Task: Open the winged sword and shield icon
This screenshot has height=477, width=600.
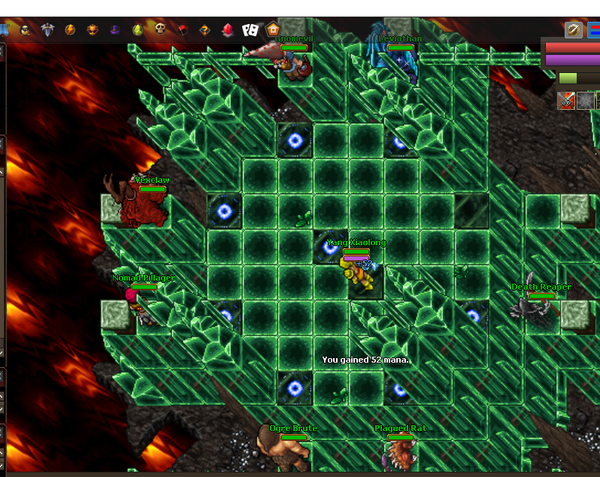Action: [47, 30]
